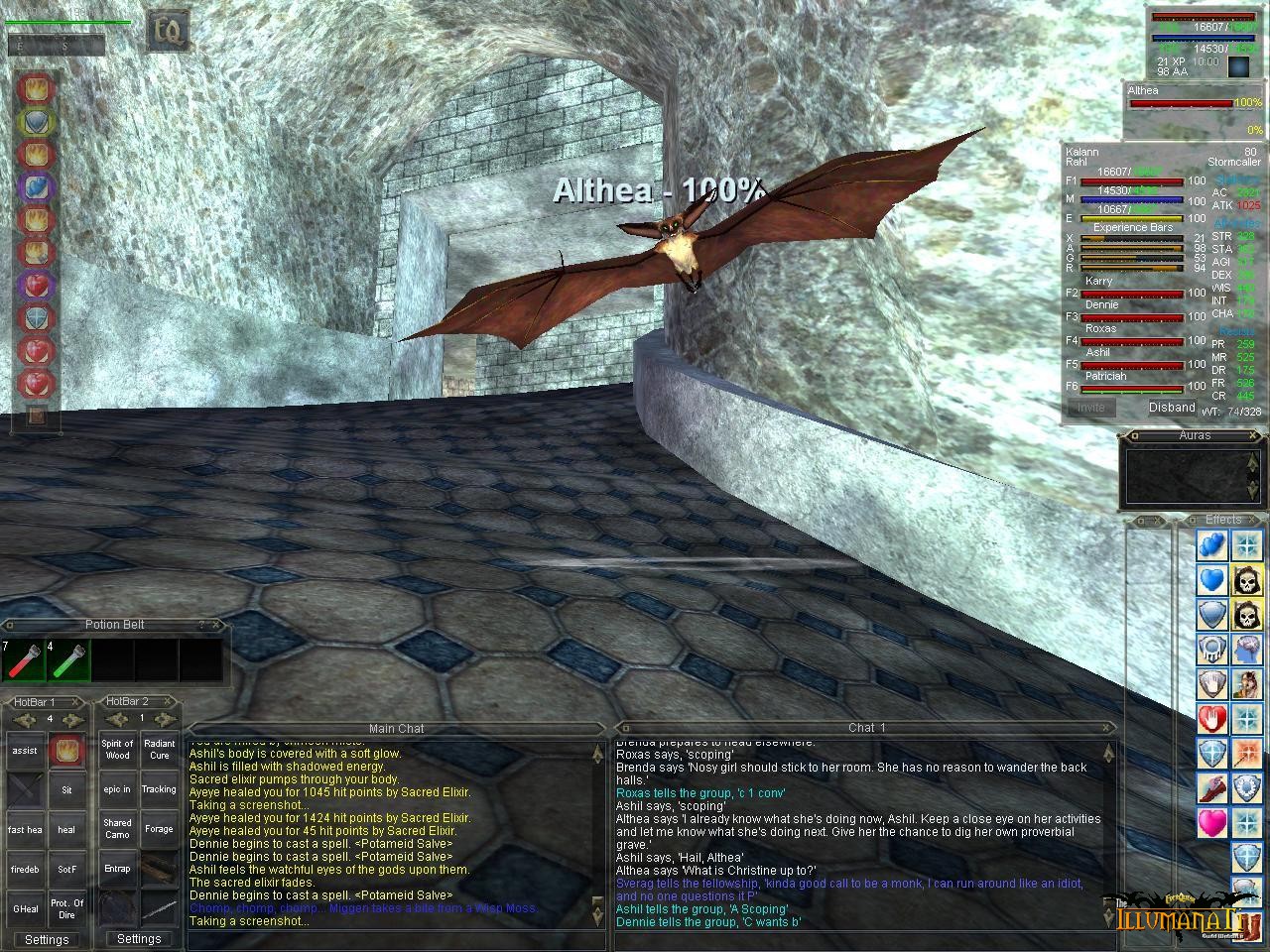Screen dimensions: 1270x952
Task: Select the pink heart buff icon
Action: pyautogui.click(x=1211, y=822)
